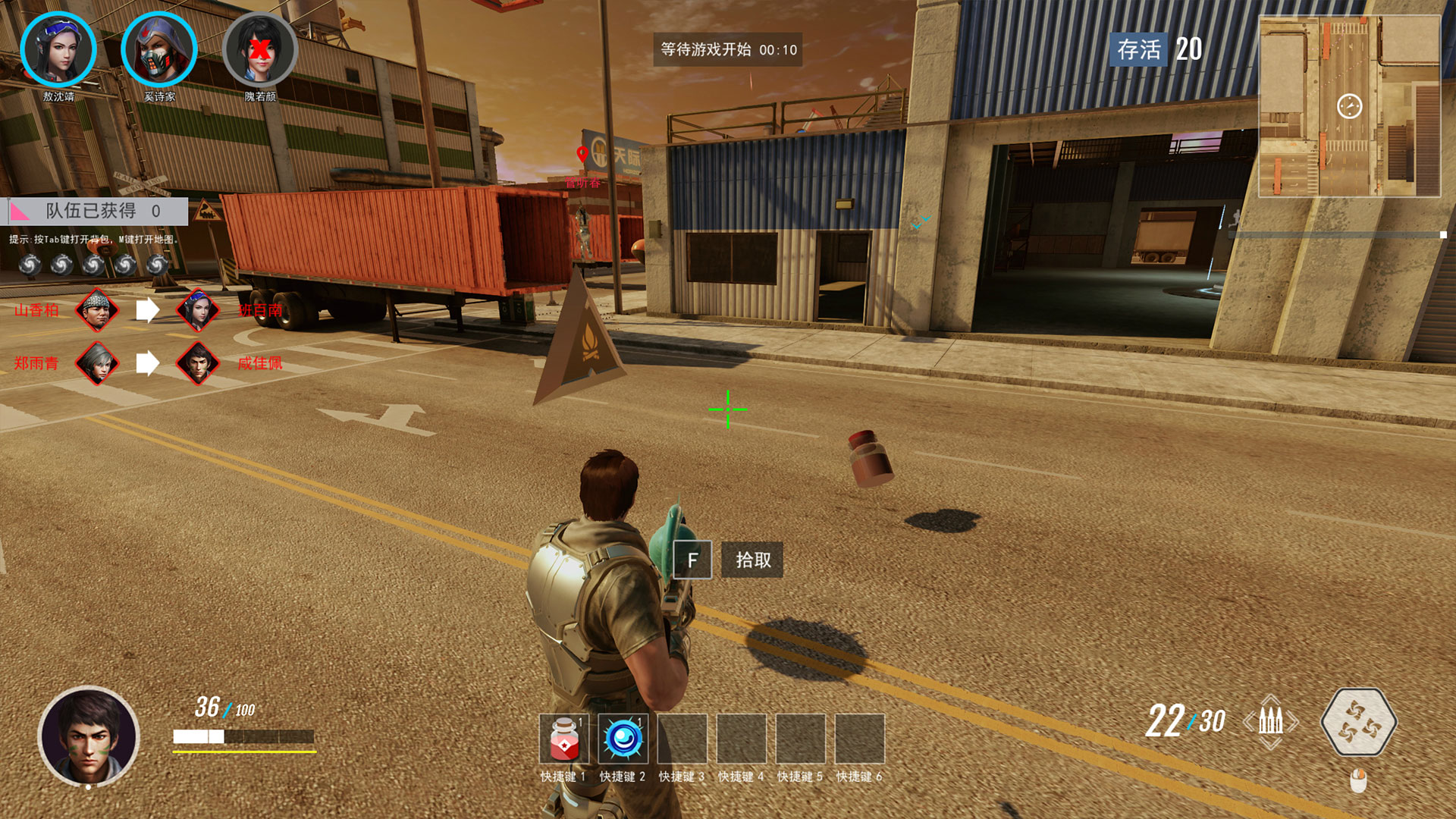
Task: Click teammate 奚诗家's masked portrait
Action: [159, 51]
